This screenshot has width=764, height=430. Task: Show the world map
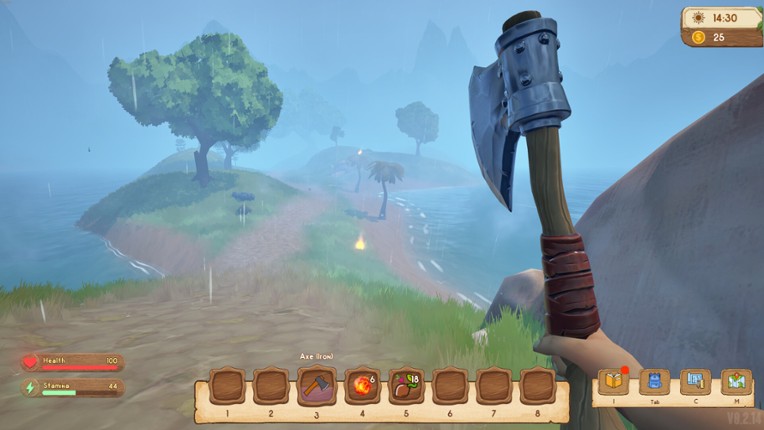(x=737, y=381)
